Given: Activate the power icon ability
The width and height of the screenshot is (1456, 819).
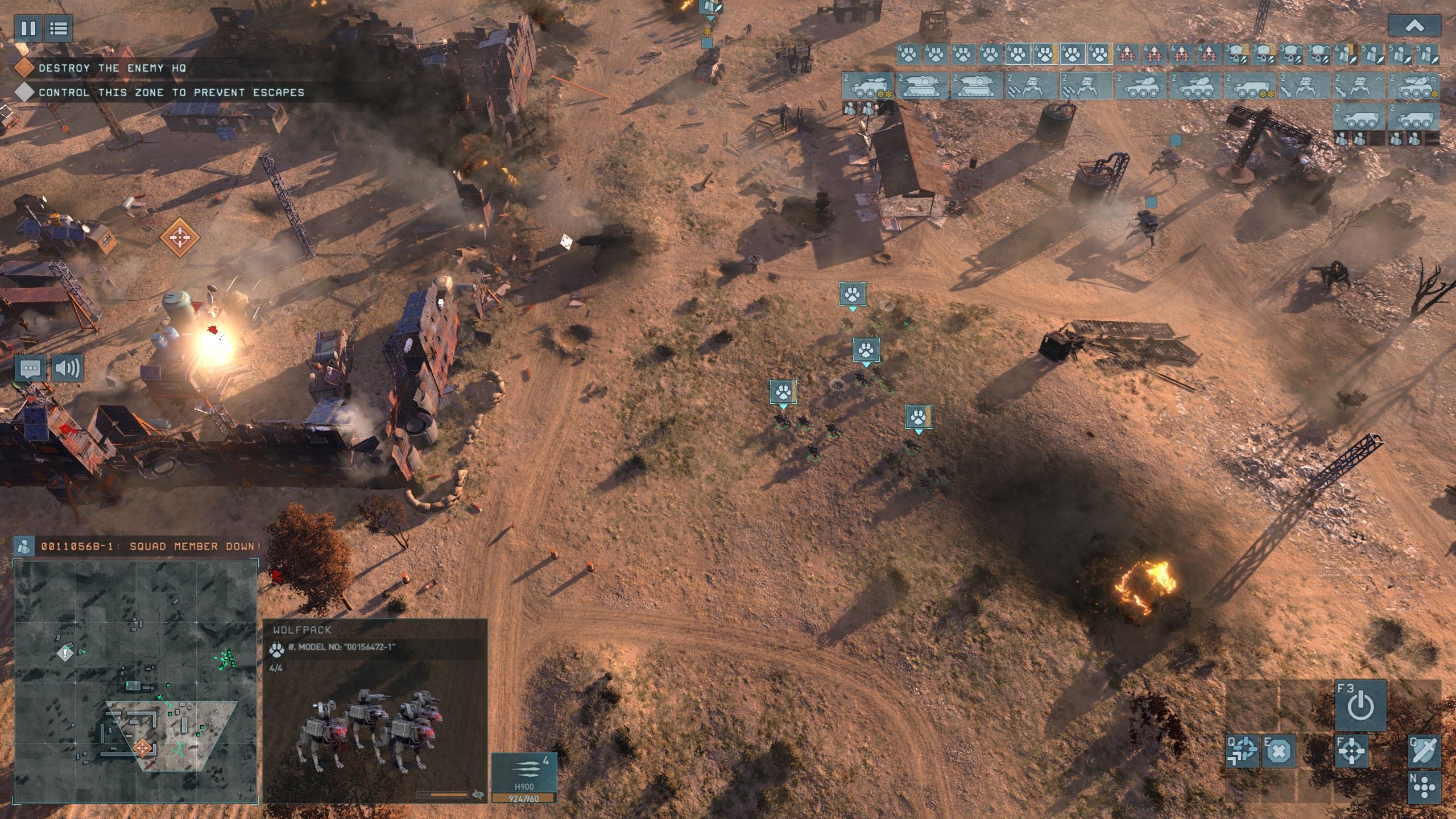Looking at the screenshot, I should [x=1360, y=706].
